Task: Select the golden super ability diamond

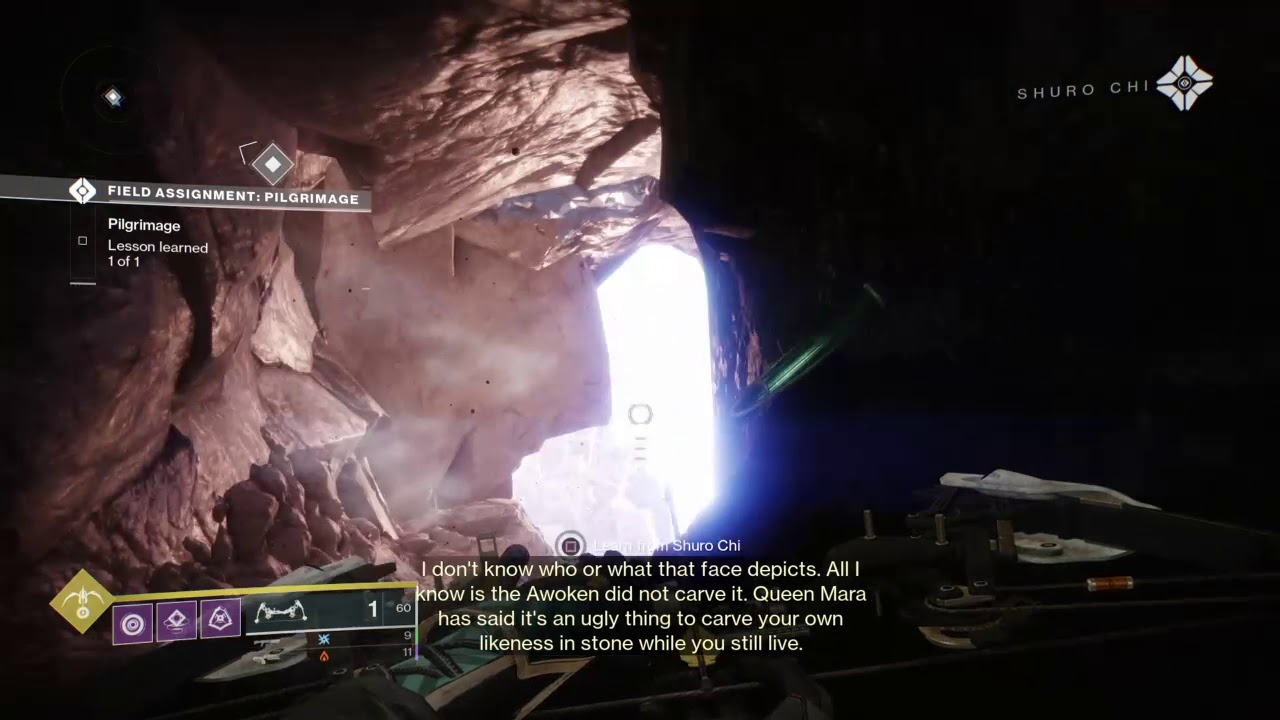Action: click(83, 601)
